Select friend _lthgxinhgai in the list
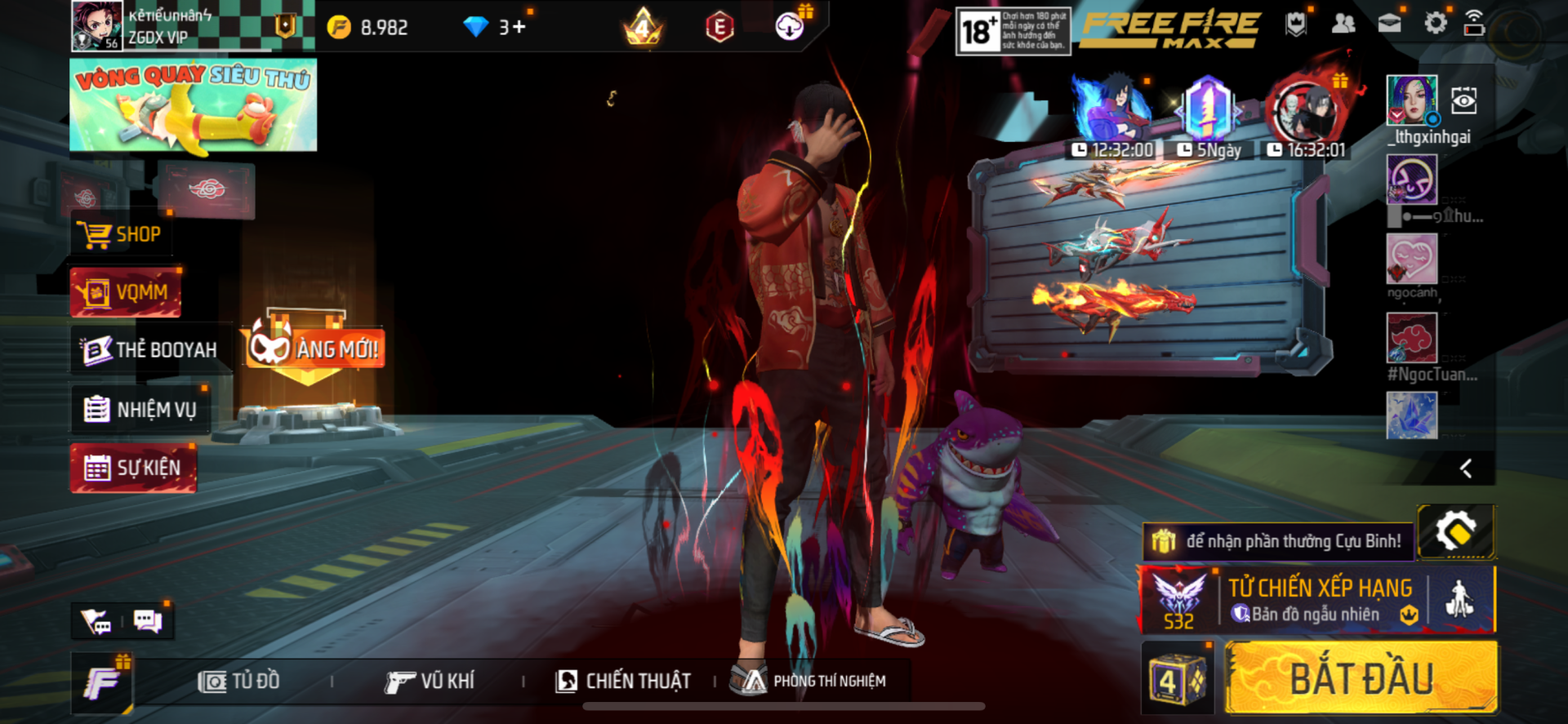Screen dimensions: 1568x724 click(x=1412, y=100)
